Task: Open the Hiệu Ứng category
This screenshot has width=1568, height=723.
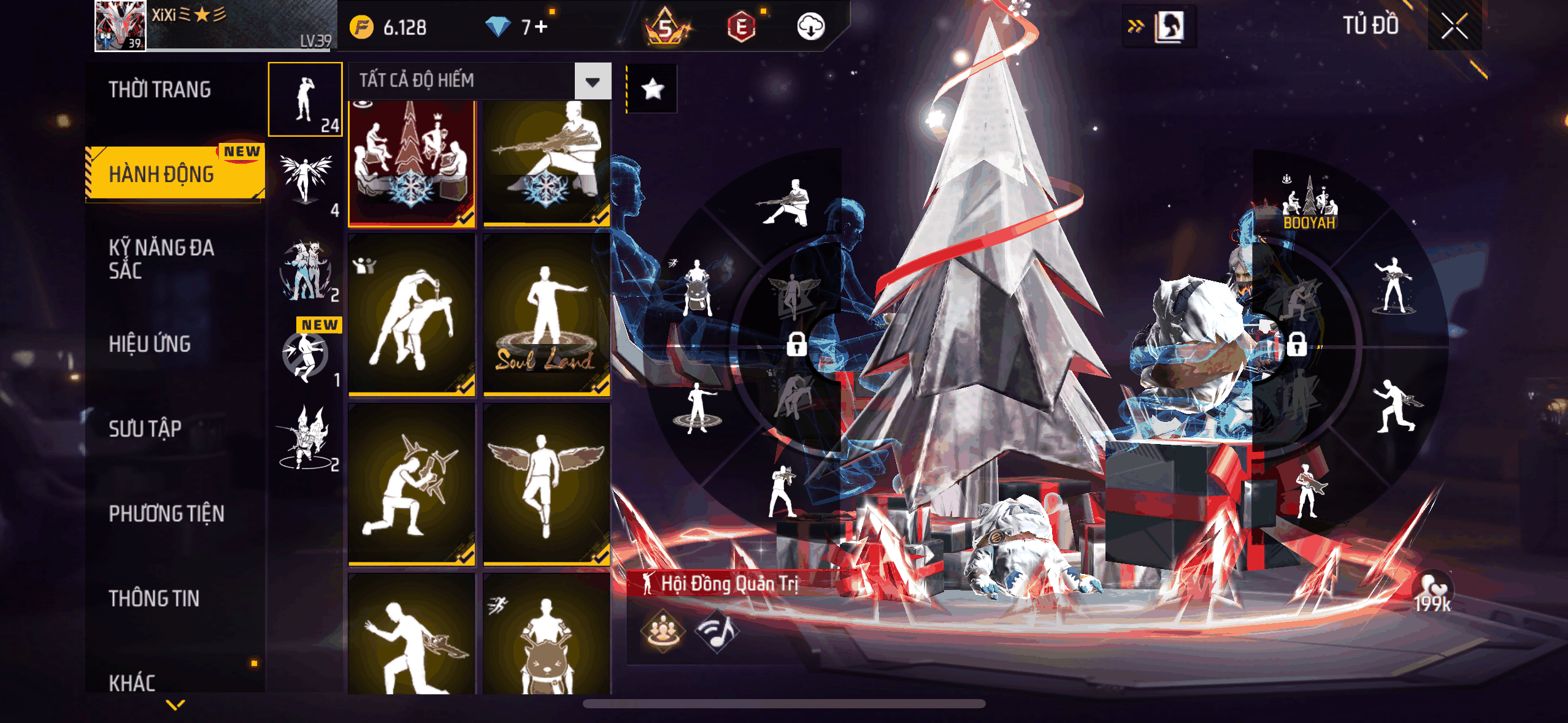Action: click(x=150, y=344)
